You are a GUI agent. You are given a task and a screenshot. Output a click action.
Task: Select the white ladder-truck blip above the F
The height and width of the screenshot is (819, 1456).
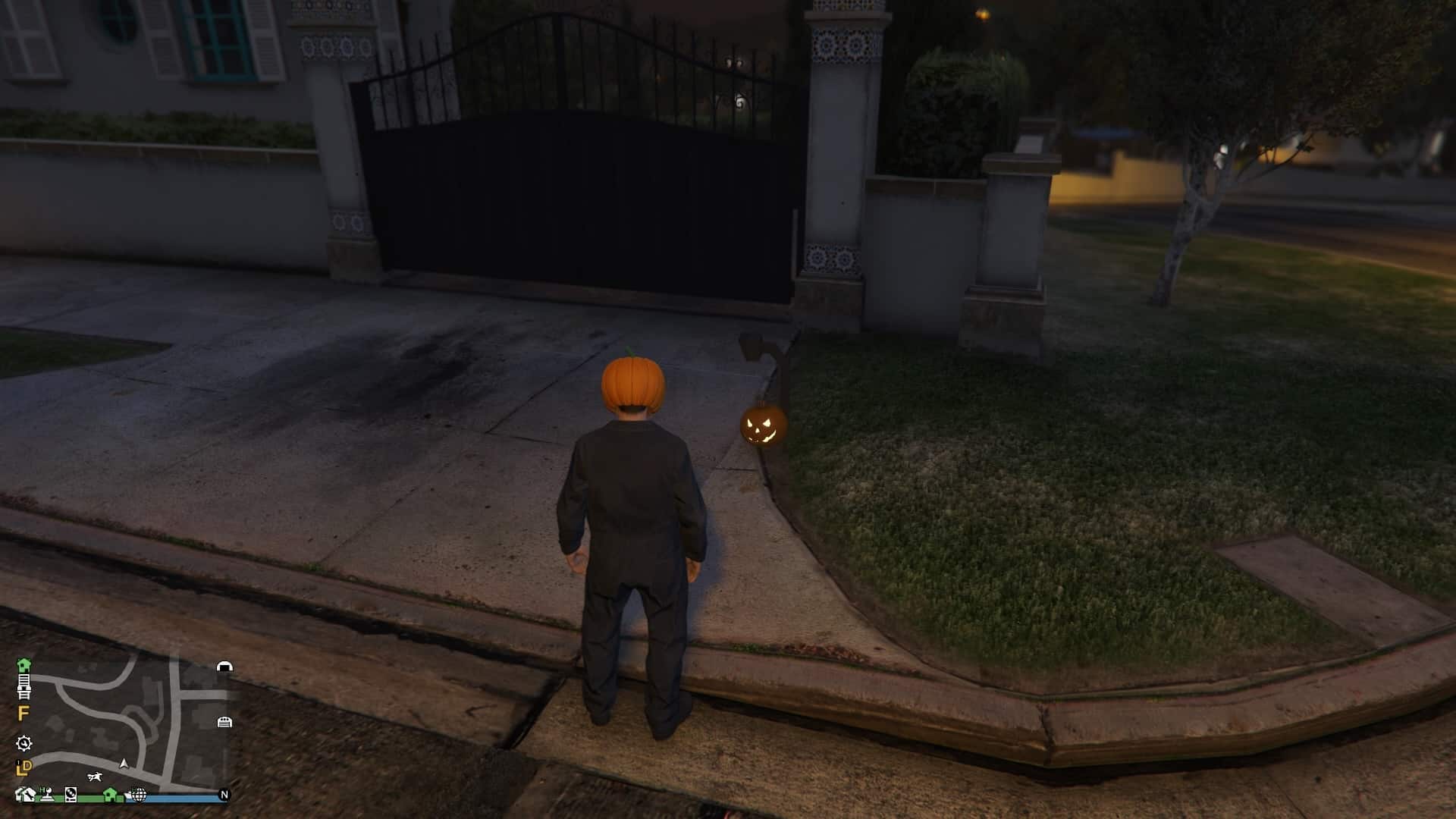[x=26, y=686]
